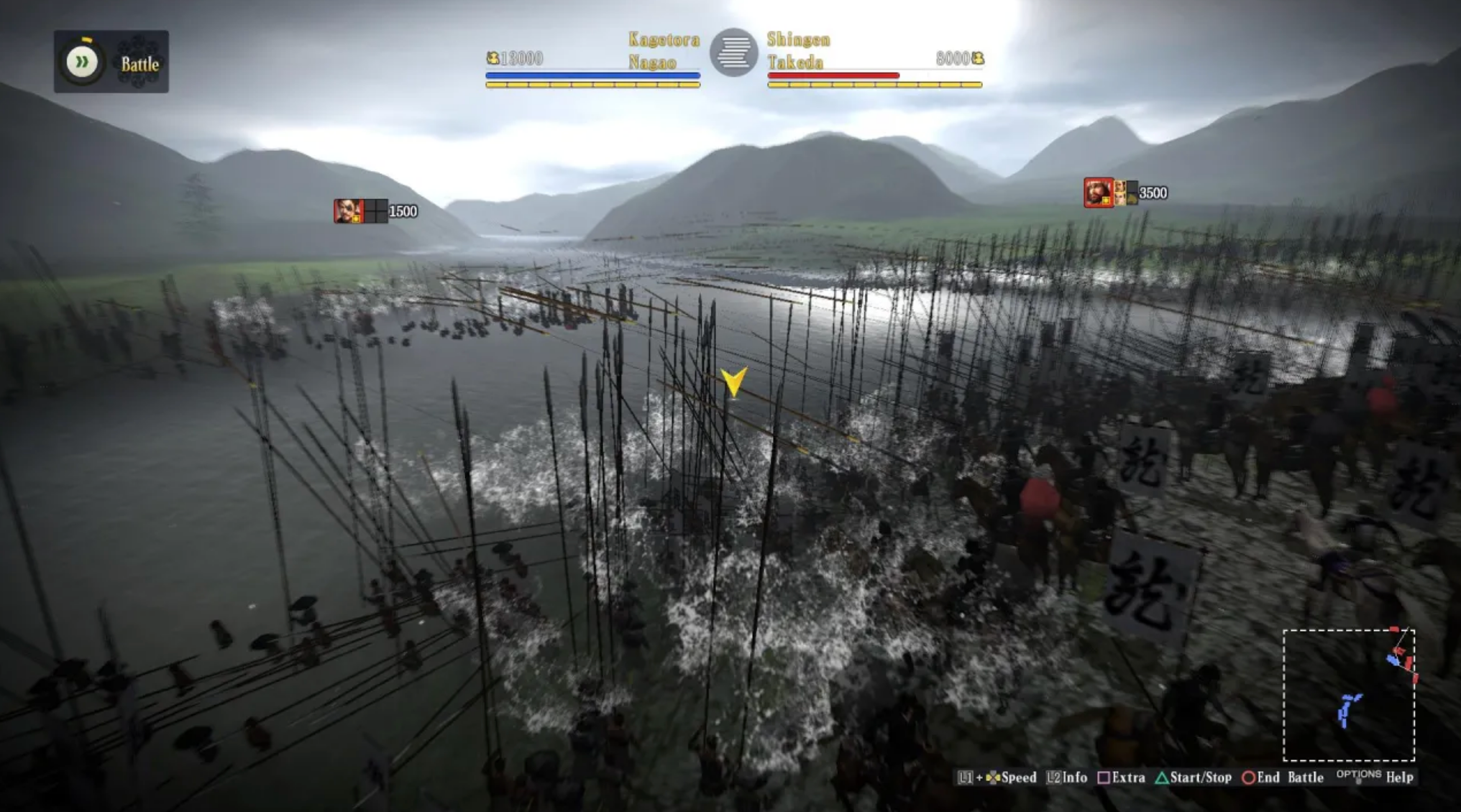Viewport: 1461px width, 812px height.
Task: Expand the second portrait of the enemy unit group
Action: click(1120, 193)
